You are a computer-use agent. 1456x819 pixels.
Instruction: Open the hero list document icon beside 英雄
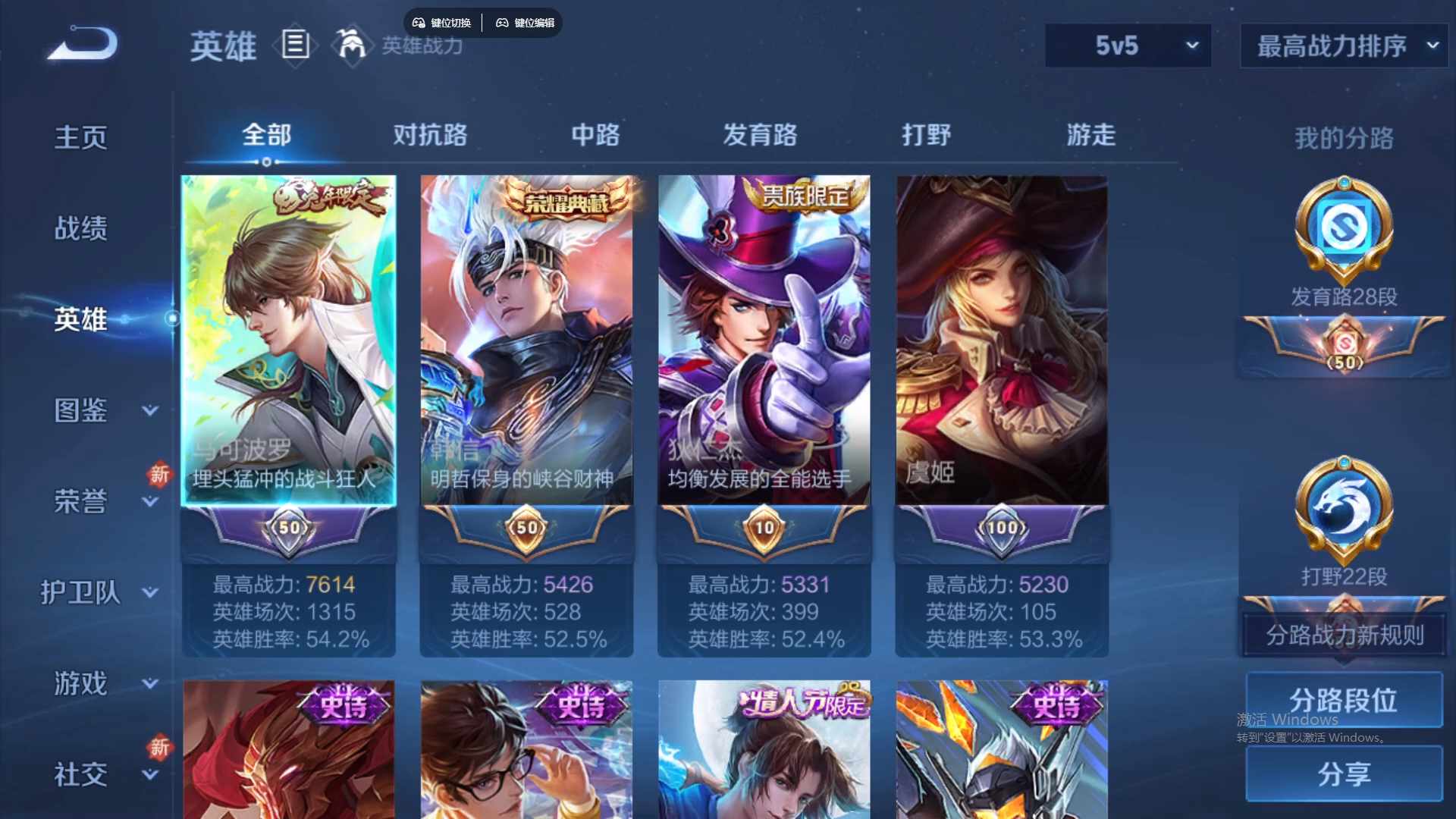(x=294, y=45)
